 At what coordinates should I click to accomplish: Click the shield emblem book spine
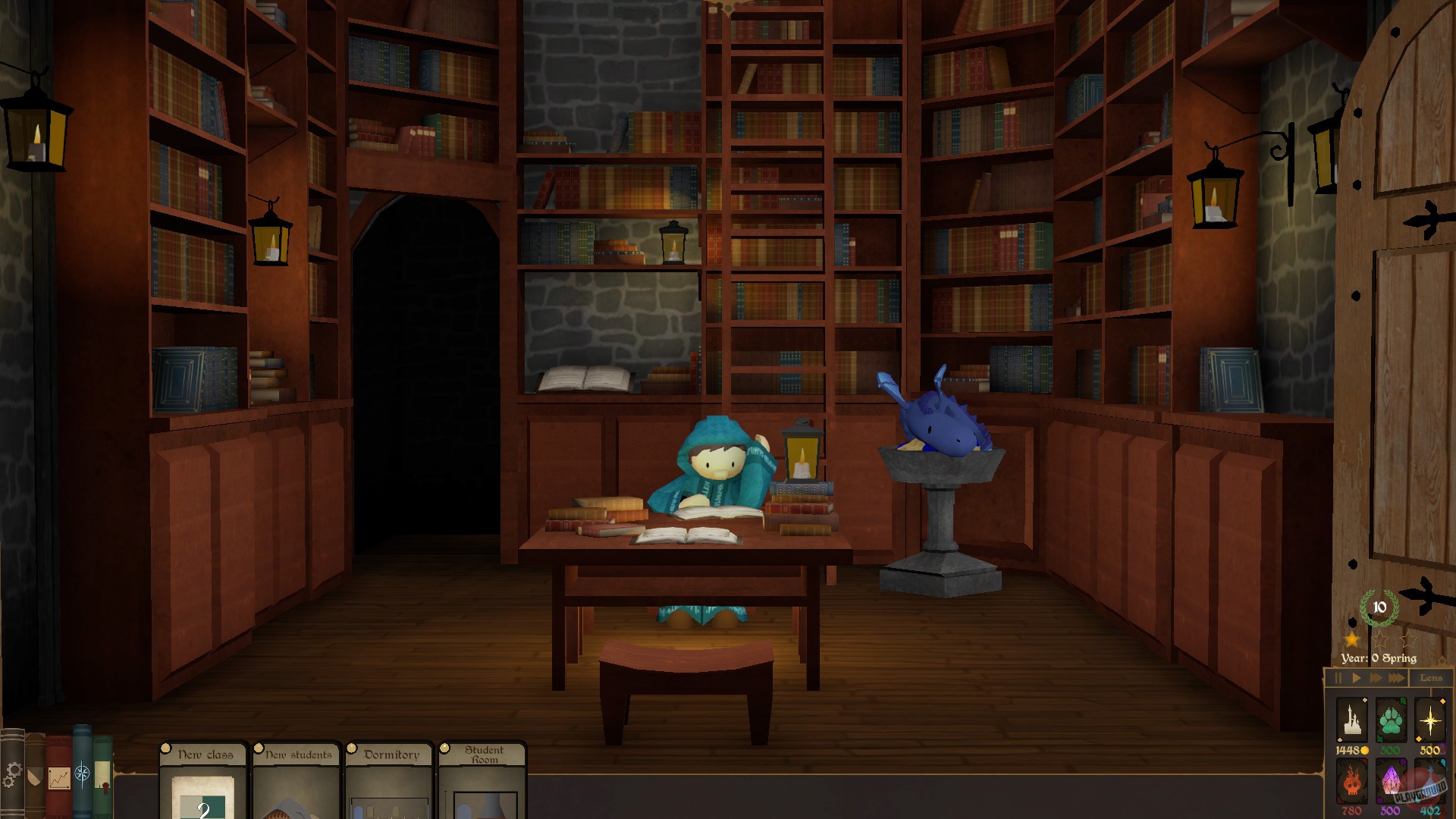click(34, 775)
